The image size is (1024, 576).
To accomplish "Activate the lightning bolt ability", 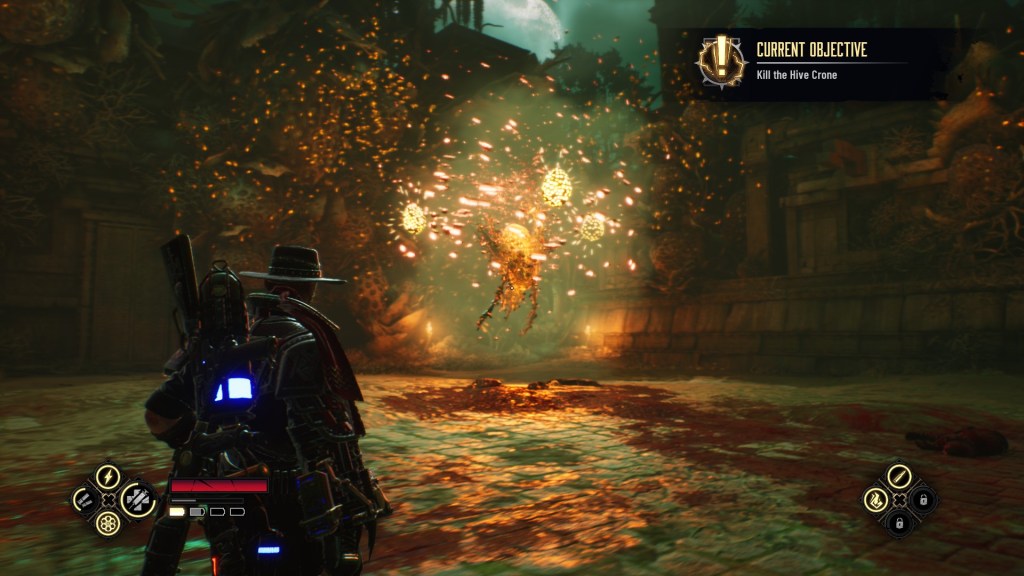I will tap(109, 477).
